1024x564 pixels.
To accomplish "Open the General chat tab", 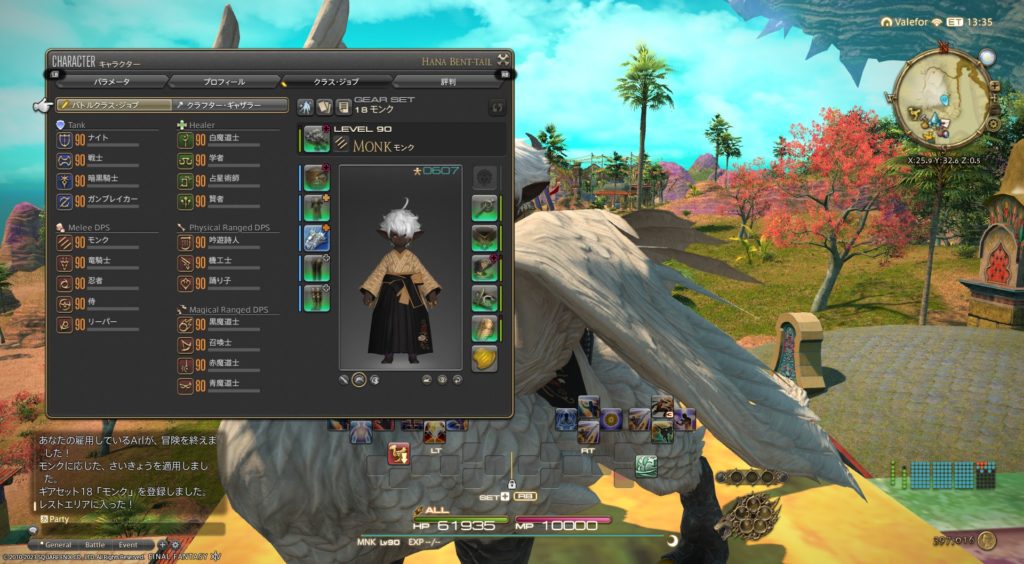I will point(58,544).
